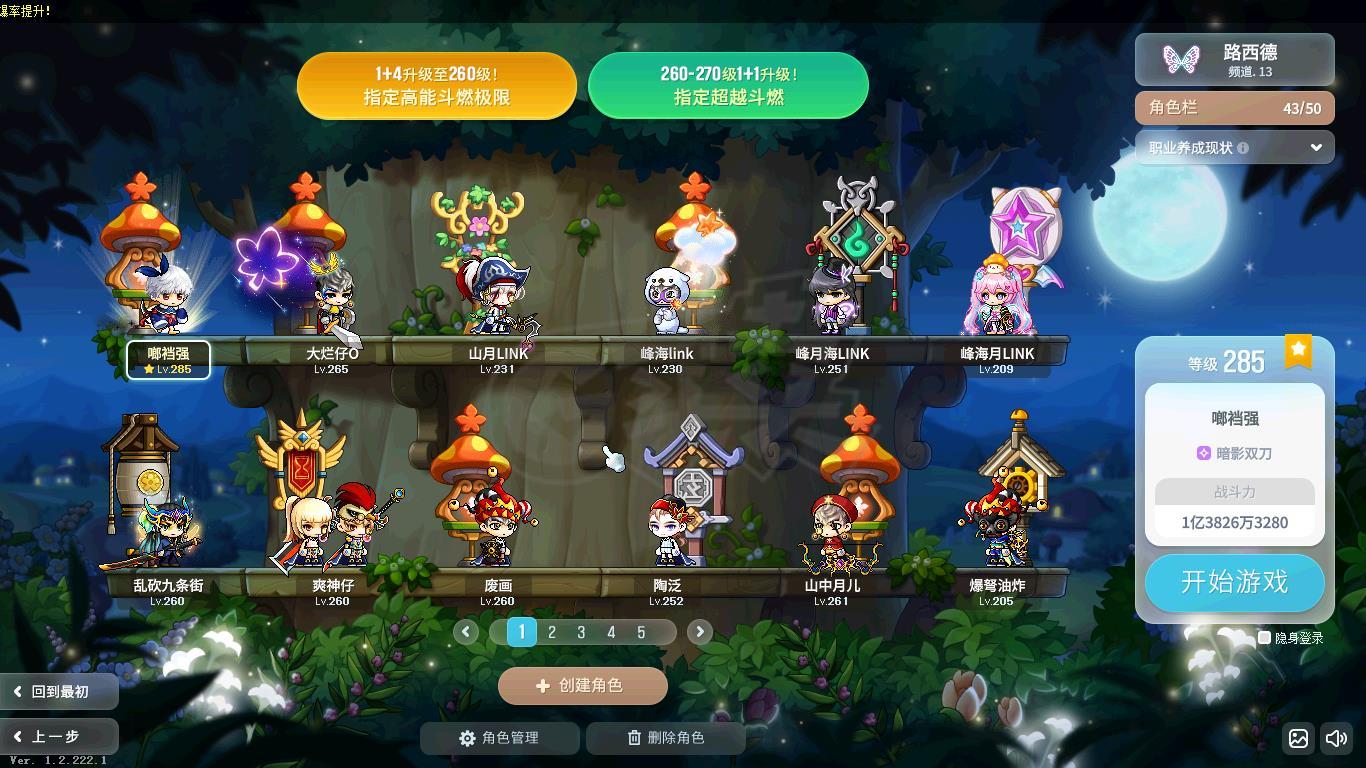Jump to character page 5
Image resolution: width=1366 pixels, height=768 pixels.
[x=641, y=632]
